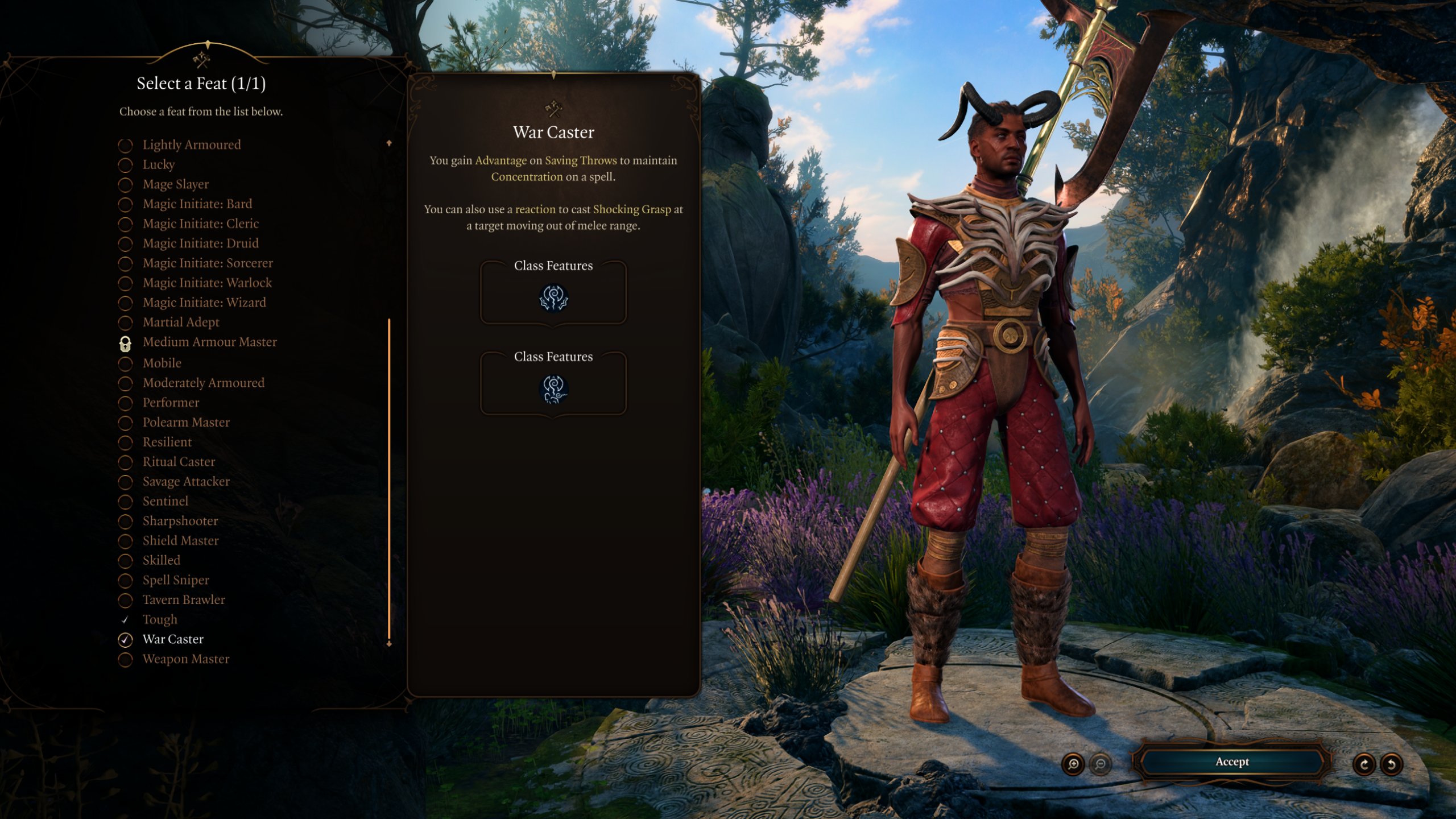Inspect the second Class Features icon
Image resolution: width=1456 pixels, height=819 pixels.
click(553, 390)
